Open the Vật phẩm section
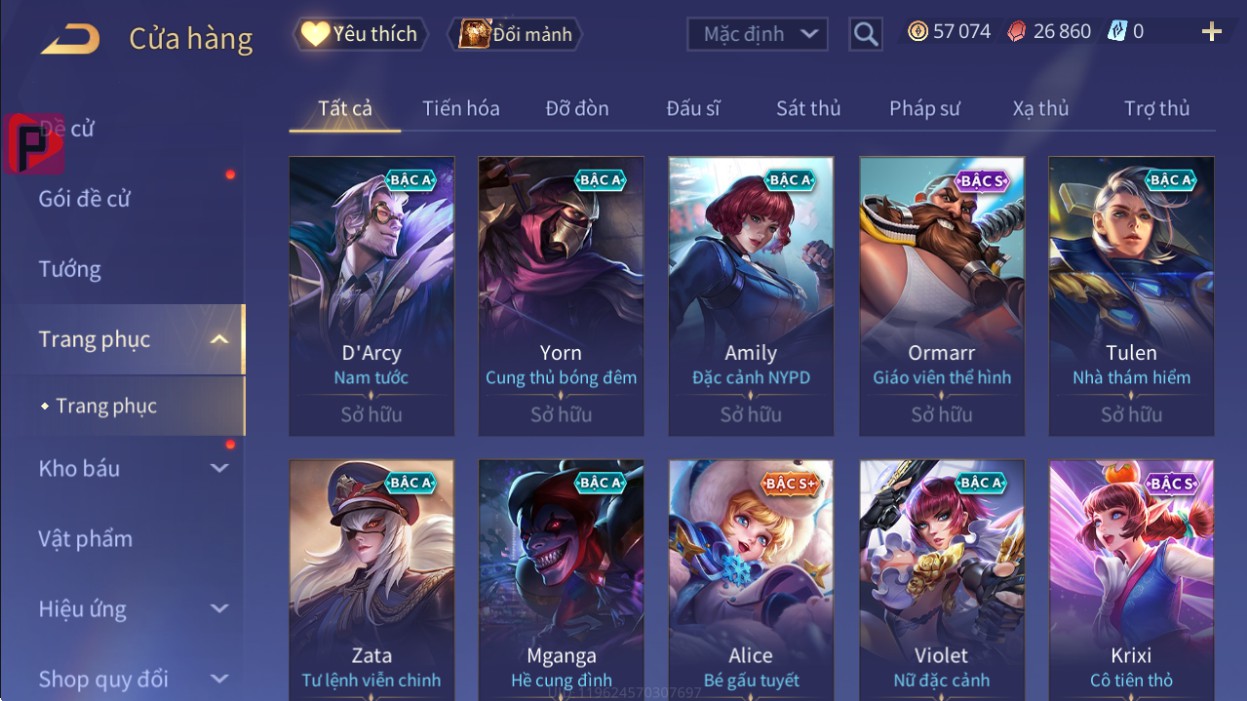 pyautogui.click(x=86, y=538)
